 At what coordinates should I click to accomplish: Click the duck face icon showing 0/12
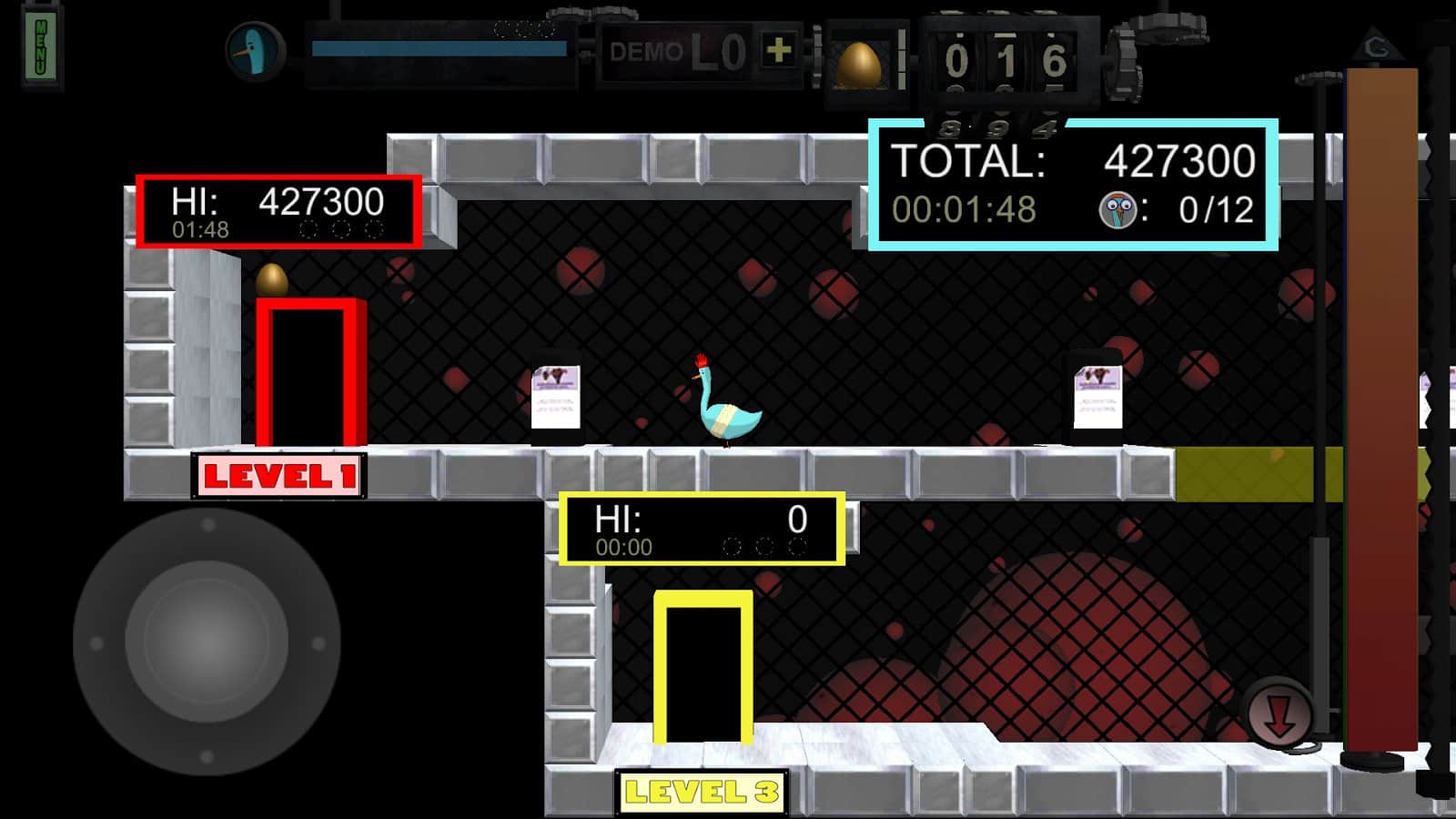click(1116, 210)
